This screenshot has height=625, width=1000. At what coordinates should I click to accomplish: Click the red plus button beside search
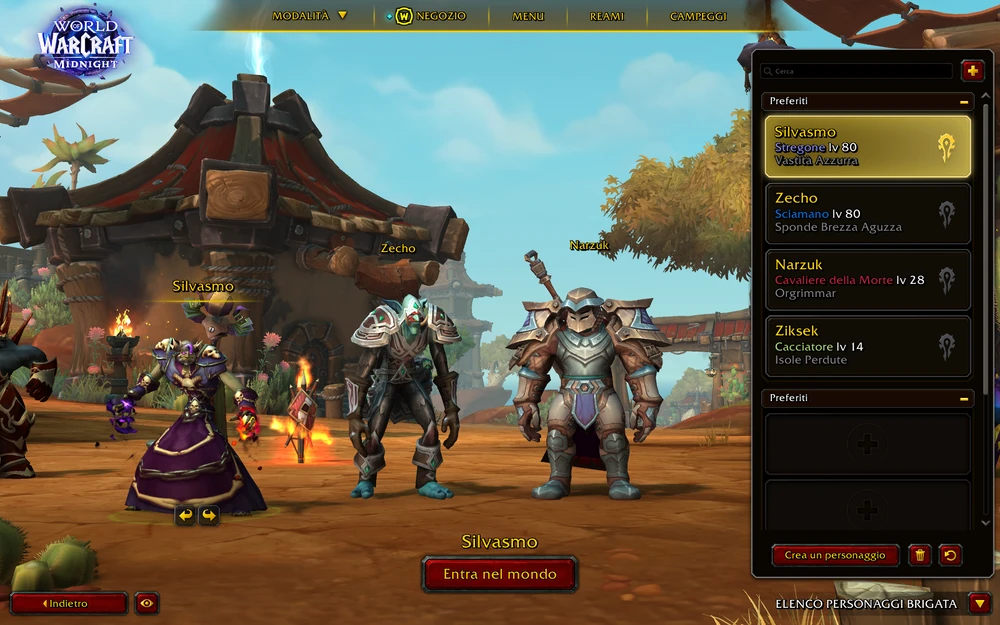click(972, 71)
